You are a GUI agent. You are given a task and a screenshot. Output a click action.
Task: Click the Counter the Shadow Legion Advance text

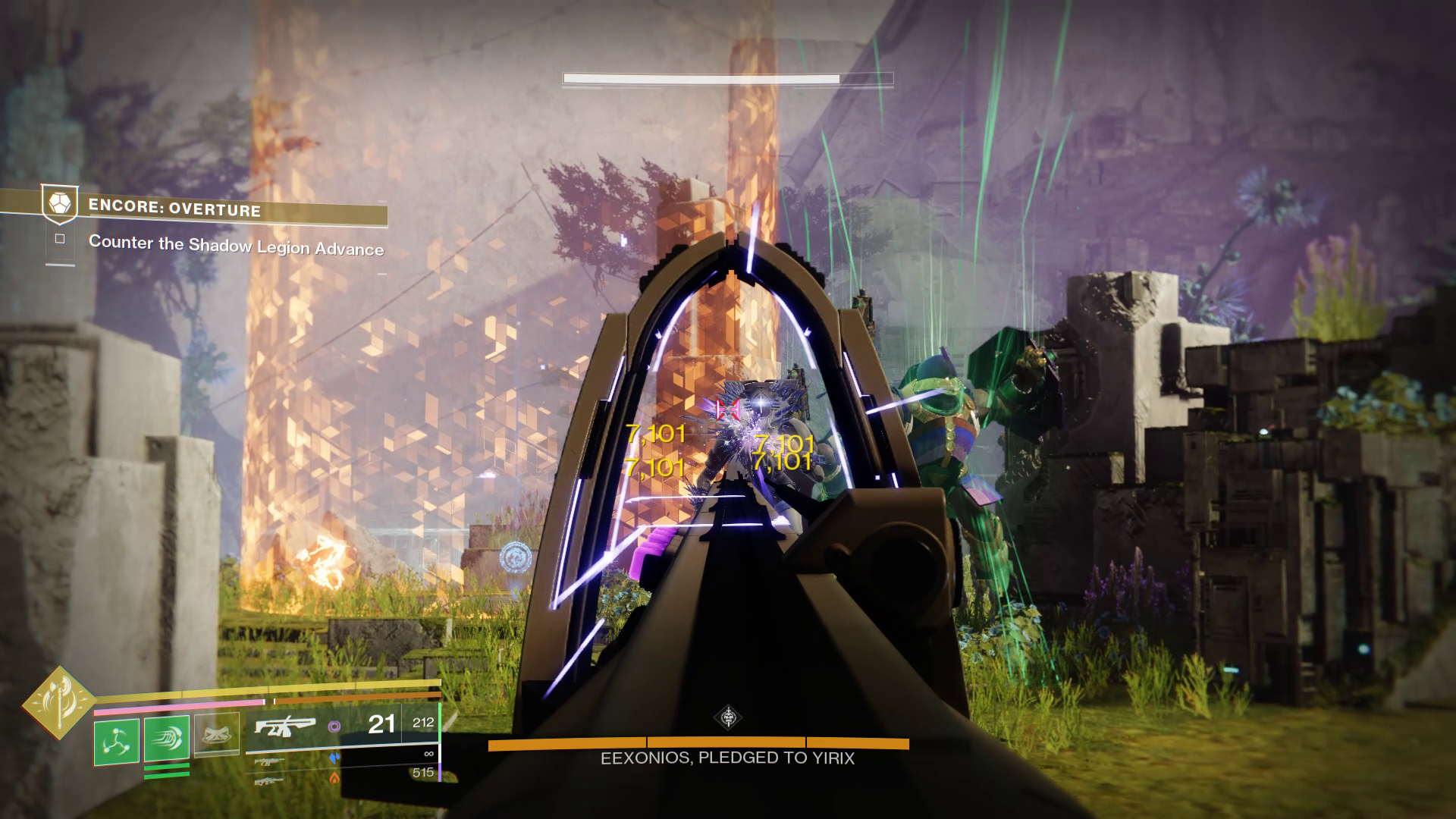coord(237,247)
